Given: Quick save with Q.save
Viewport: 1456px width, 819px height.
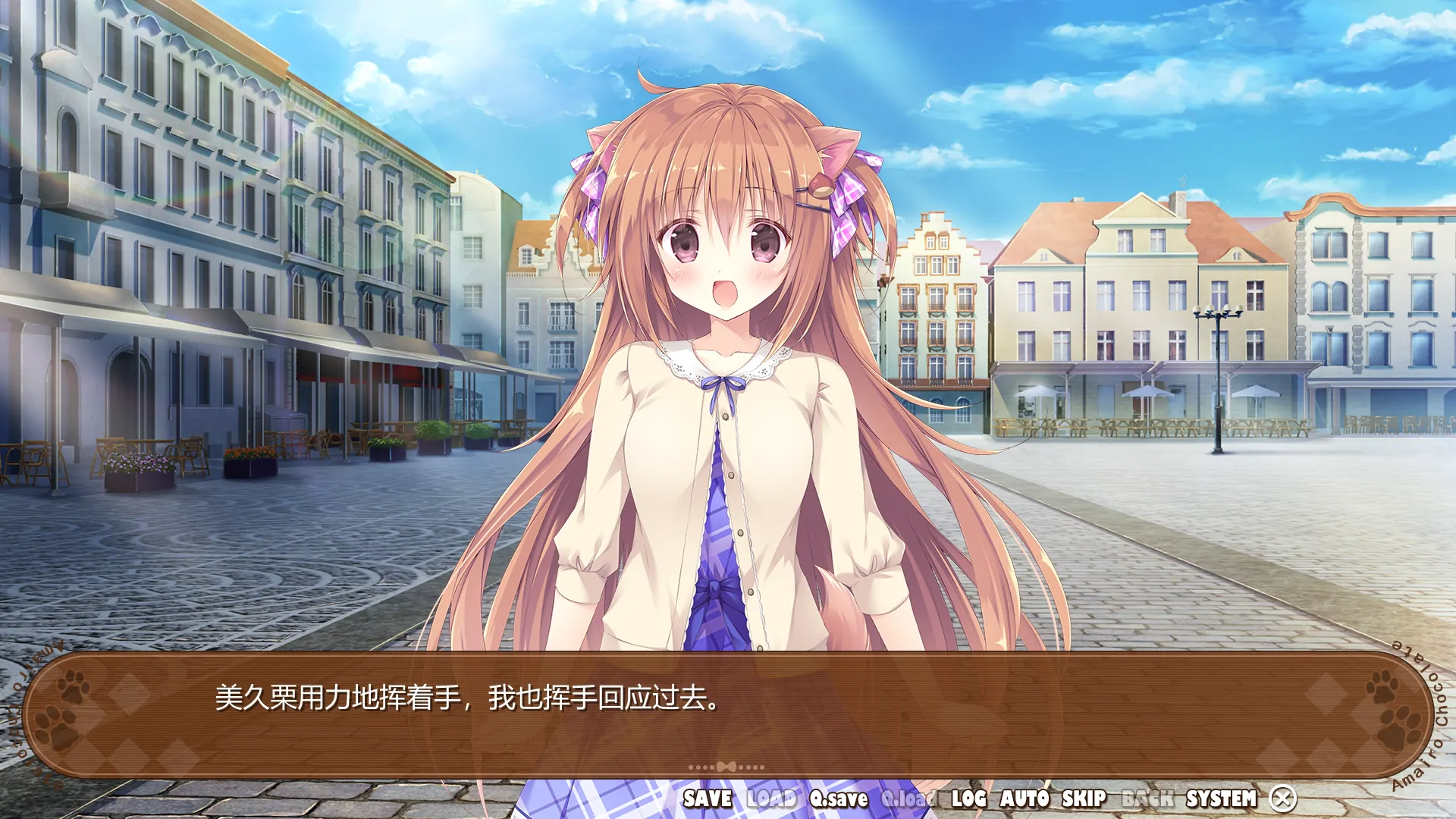Looking at the screenshot, I should pyautogui.click(x=839, y=799).
